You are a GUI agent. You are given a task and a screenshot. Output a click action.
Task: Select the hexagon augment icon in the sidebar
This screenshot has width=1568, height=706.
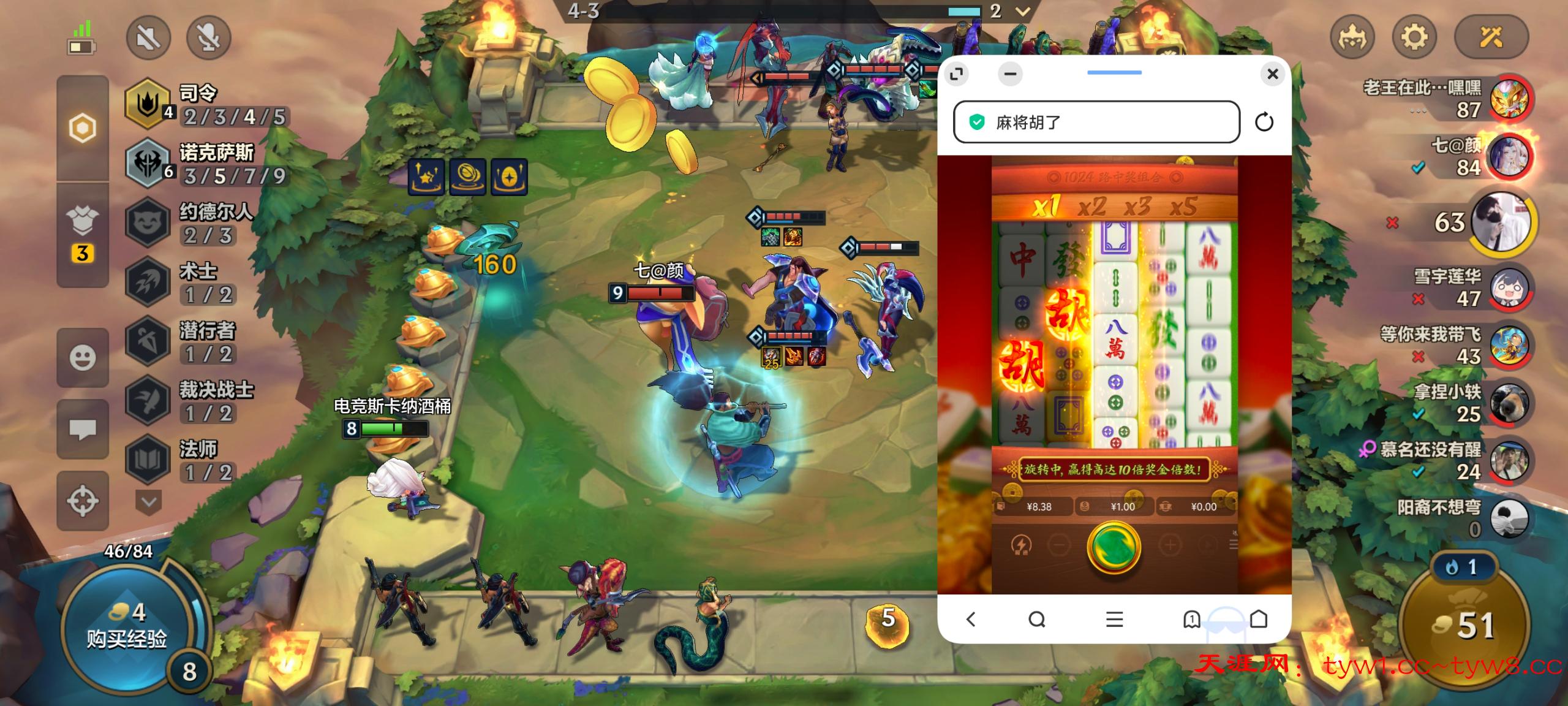(82, 126)
